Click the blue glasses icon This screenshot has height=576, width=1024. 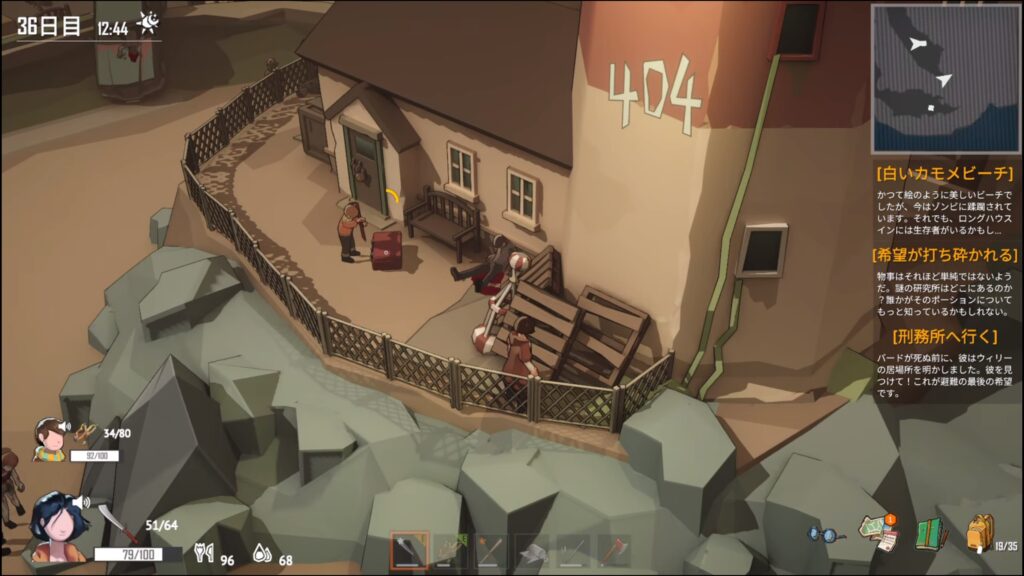[826, 536]
